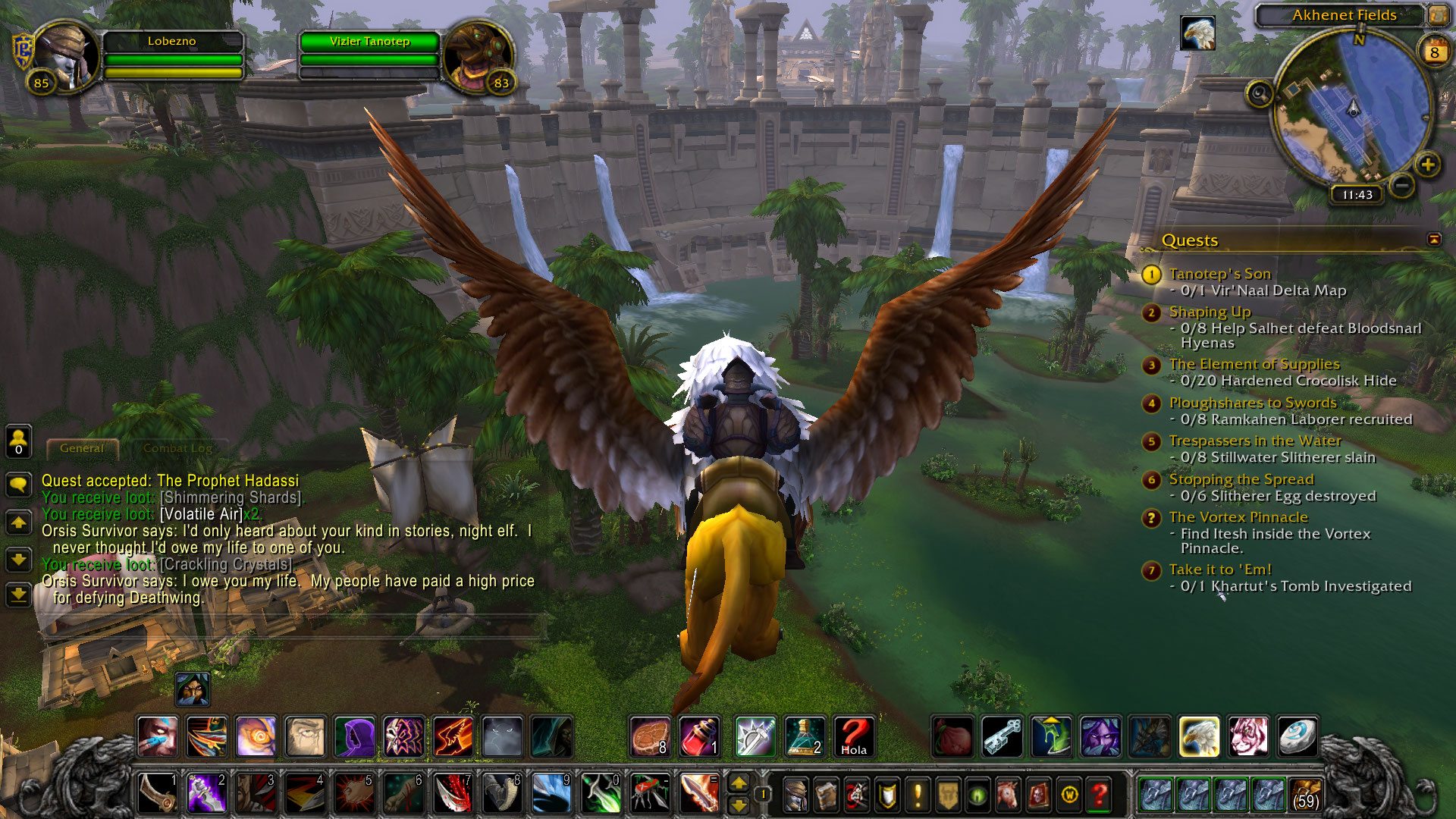Viewport: 1456px width, 819px height.
Task: Open The Vortex Pinnacle quest entry
Action: pos(1238,517)
